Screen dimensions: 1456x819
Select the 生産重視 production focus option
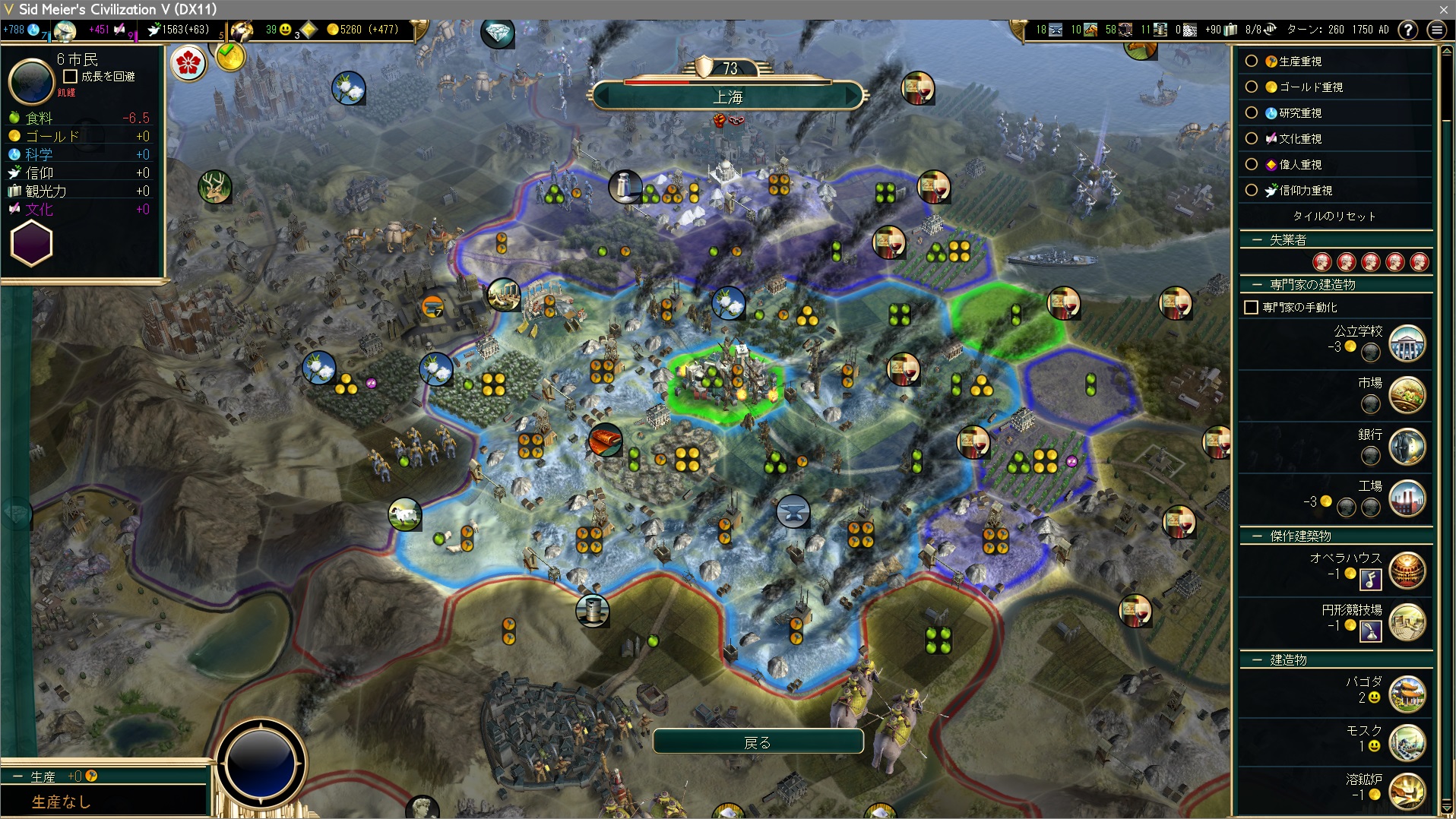1252,62
